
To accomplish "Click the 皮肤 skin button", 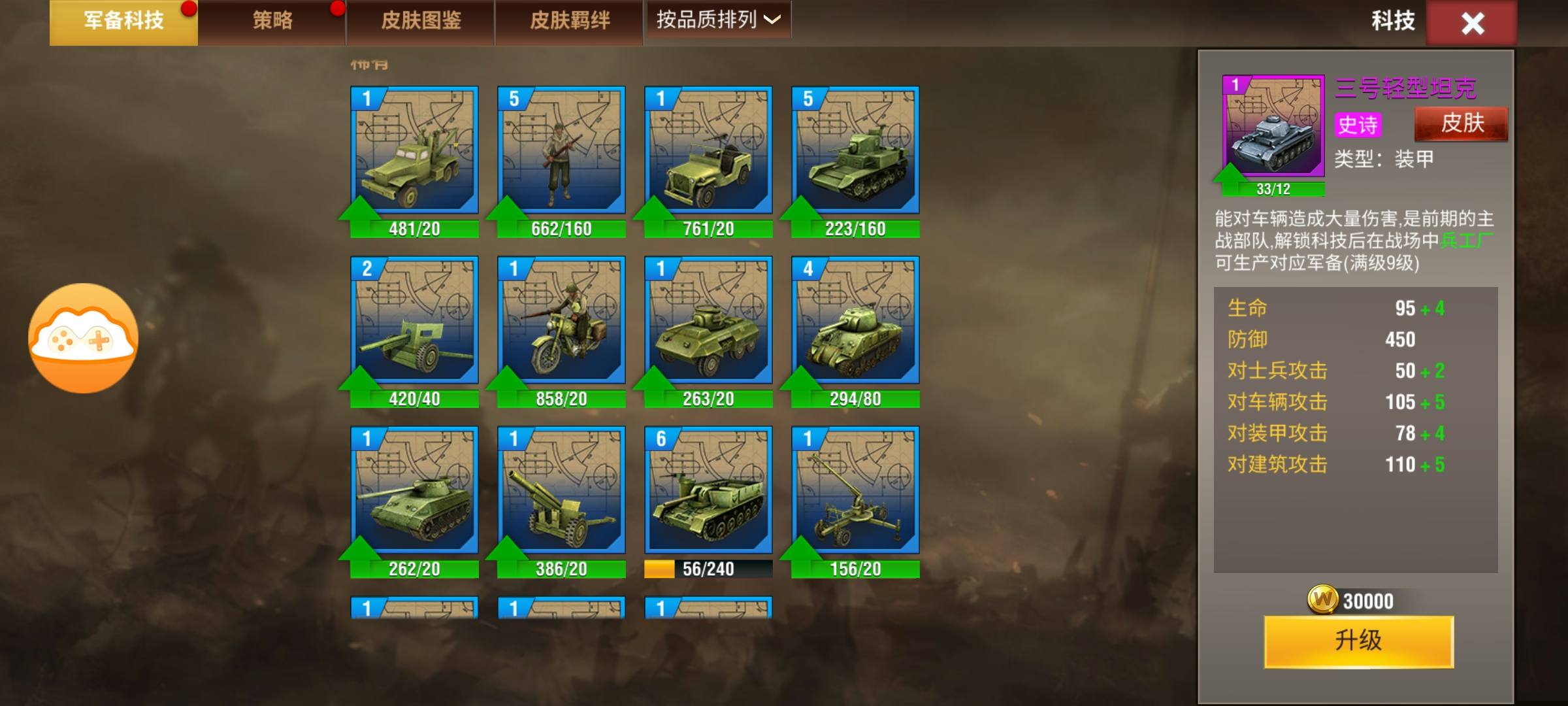I will [1462, 124].
